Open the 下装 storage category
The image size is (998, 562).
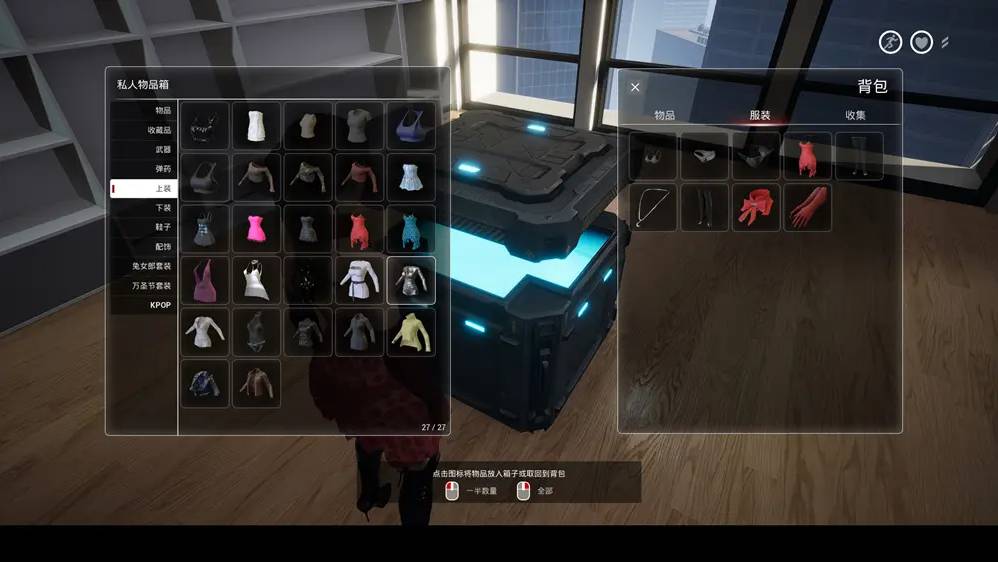[x=144, y=208]
